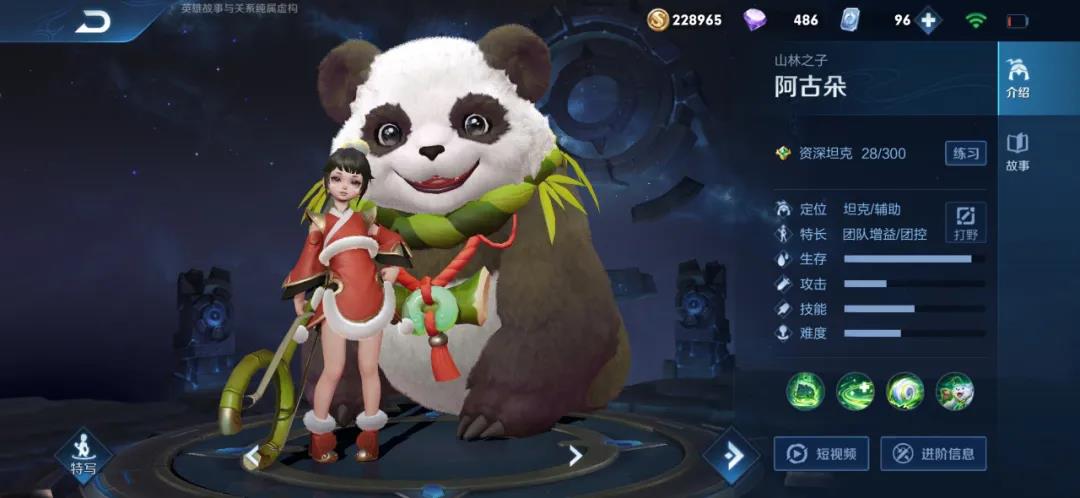Viewport: 1080px width, 498px height.
Task: Show previous with the small left arrow
Action: 252,457
